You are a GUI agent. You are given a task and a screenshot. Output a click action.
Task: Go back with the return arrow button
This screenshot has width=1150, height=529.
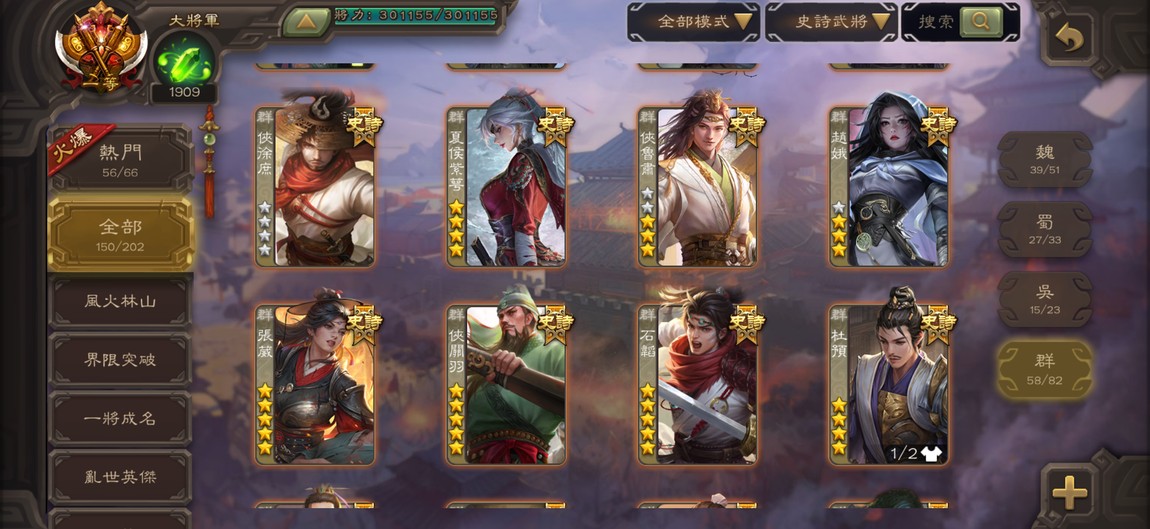click(x=1068, y=38)
